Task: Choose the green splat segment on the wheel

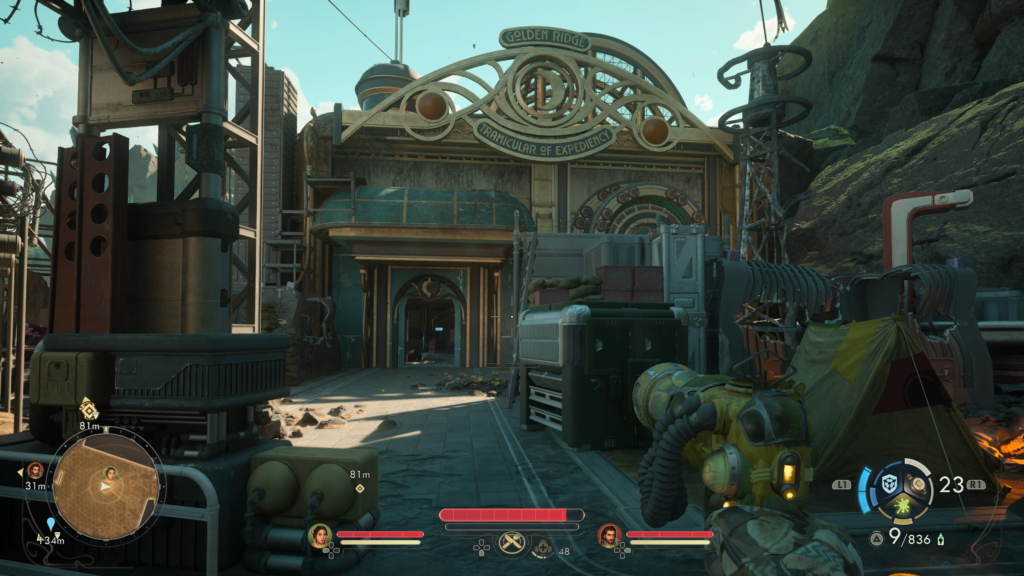Action: (x=903, y=507)
